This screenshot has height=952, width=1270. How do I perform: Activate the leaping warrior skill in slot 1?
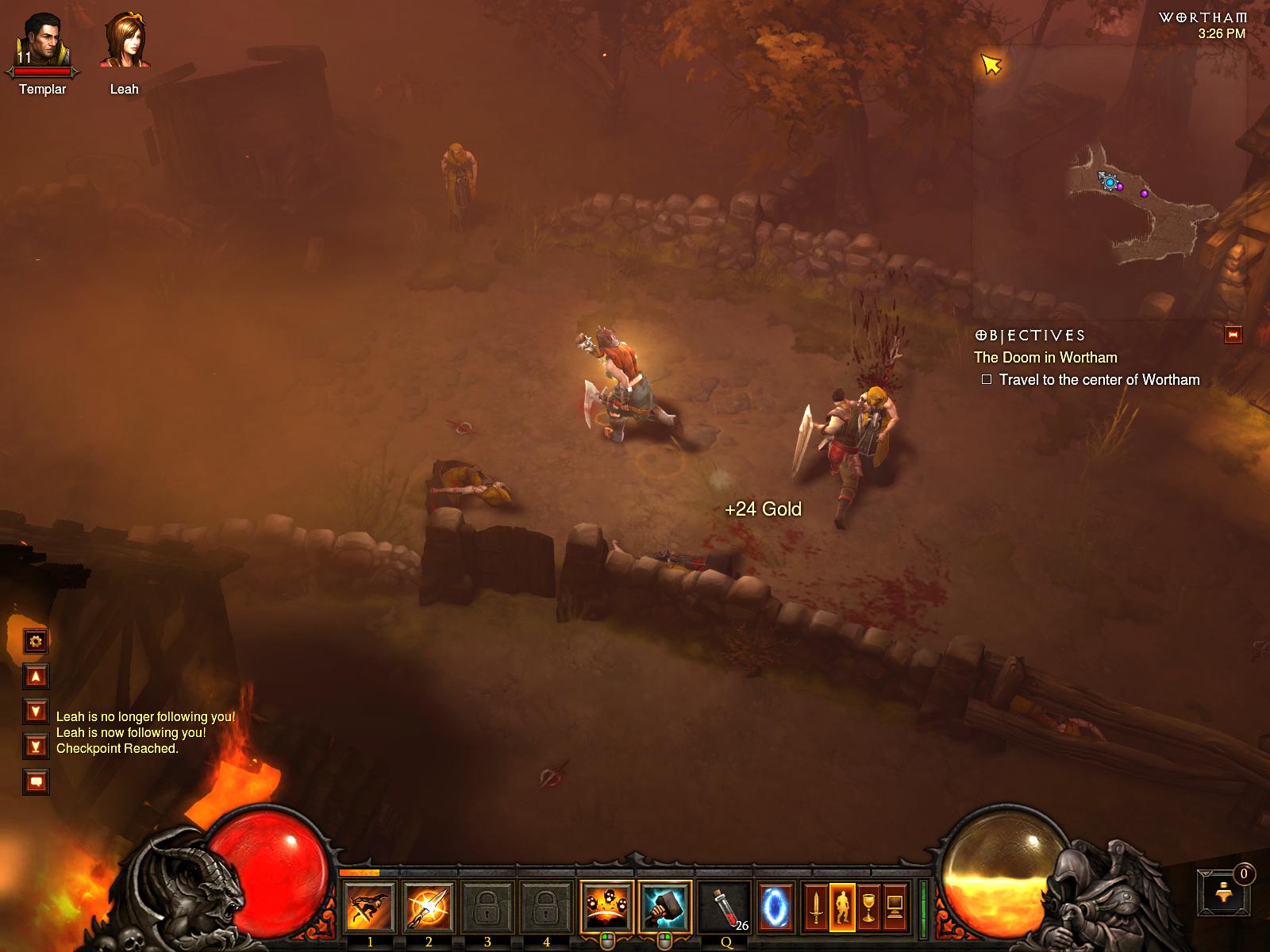(x=370, y=908)
